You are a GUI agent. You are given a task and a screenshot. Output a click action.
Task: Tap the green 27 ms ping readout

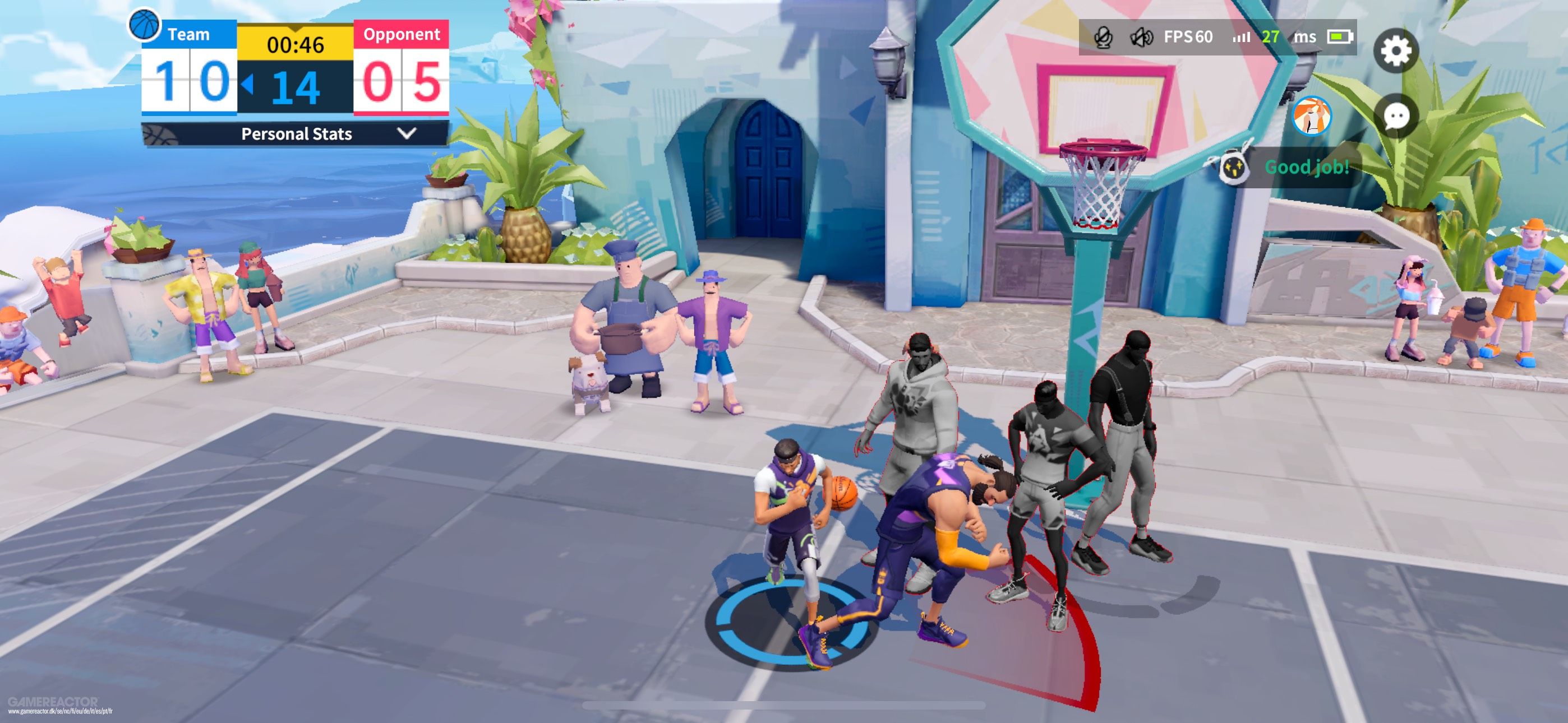click(1271, 36)
